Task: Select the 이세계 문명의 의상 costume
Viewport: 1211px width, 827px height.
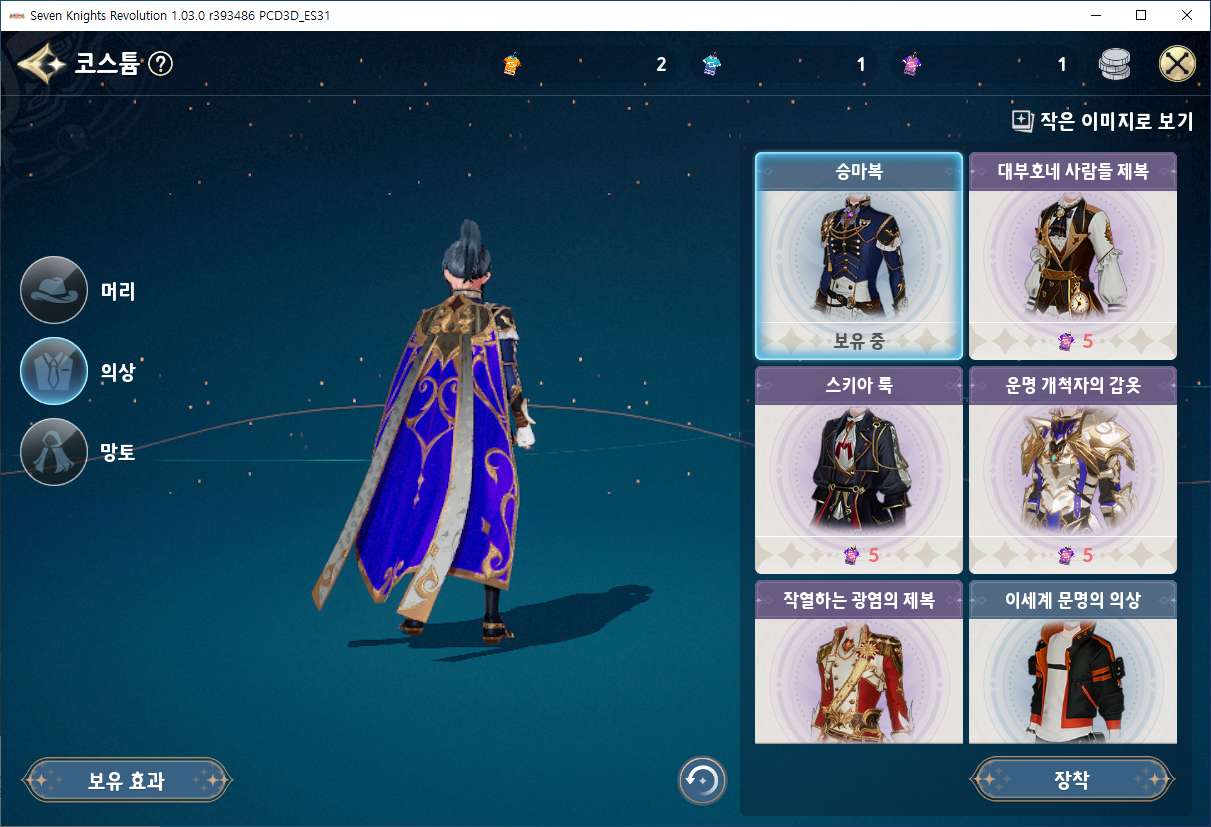Action: (x=1072, y=663)
